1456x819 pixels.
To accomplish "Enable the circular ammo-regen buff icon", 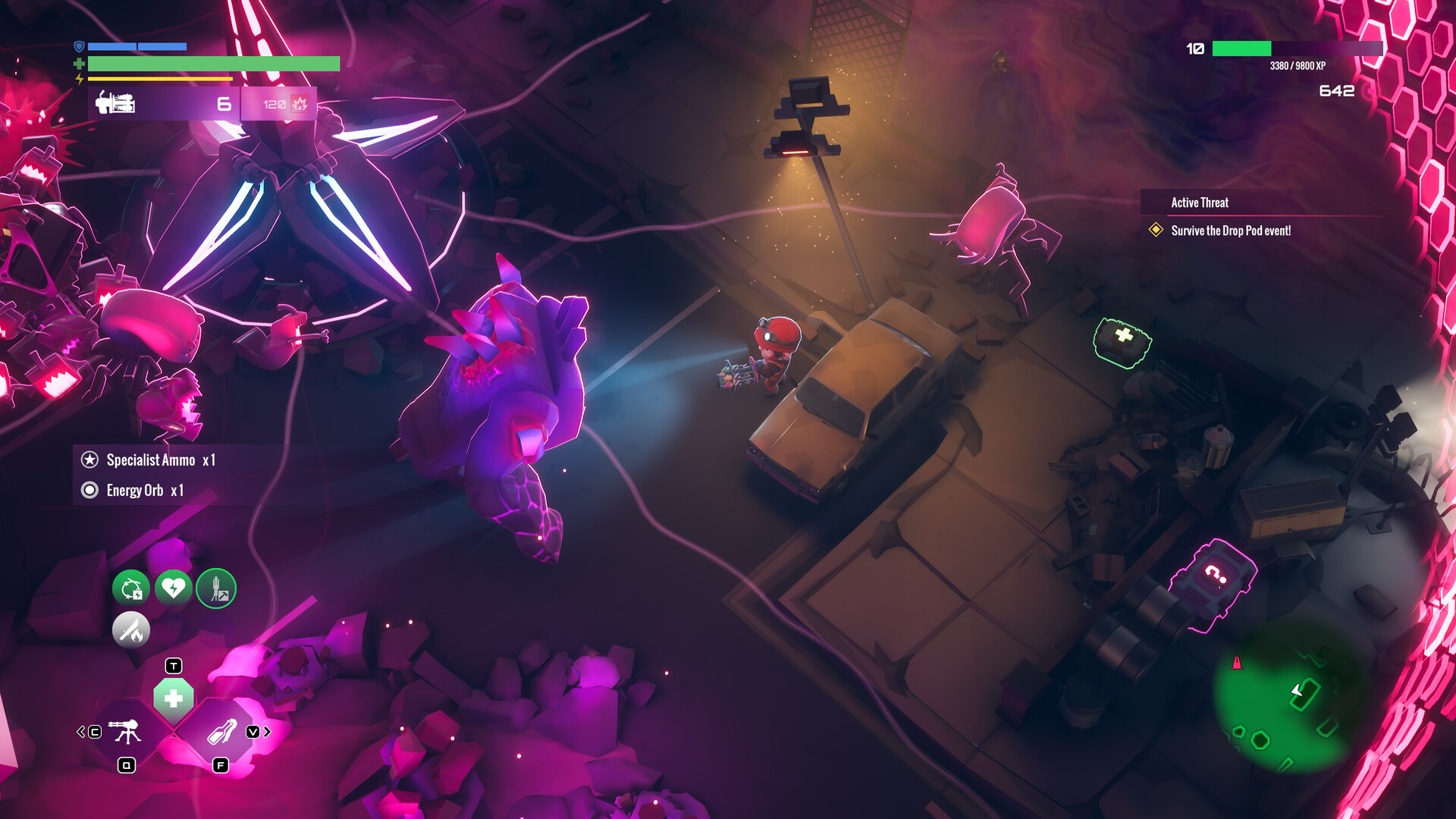I will coord(130,589).
